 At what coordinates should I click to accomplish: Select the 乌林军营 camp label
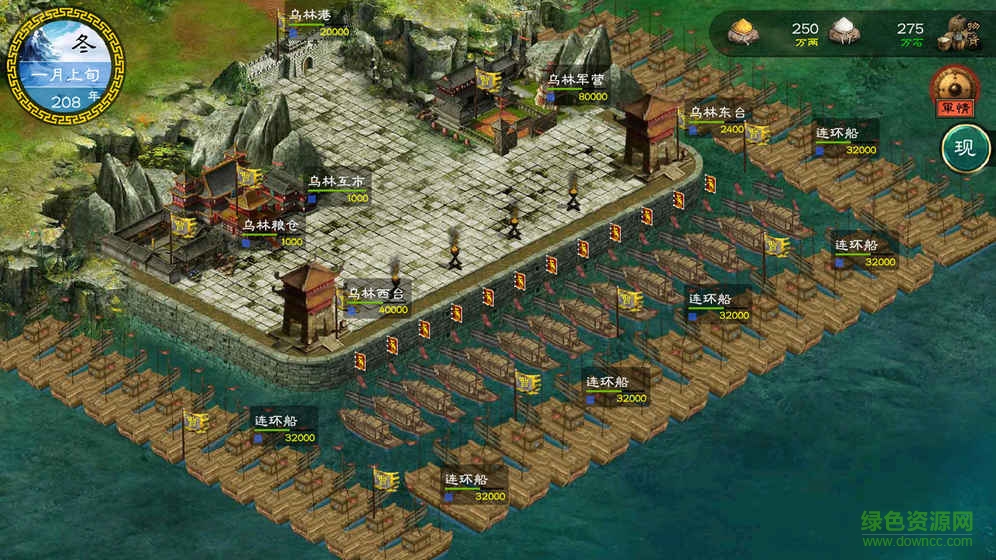(x=577, y=82)
